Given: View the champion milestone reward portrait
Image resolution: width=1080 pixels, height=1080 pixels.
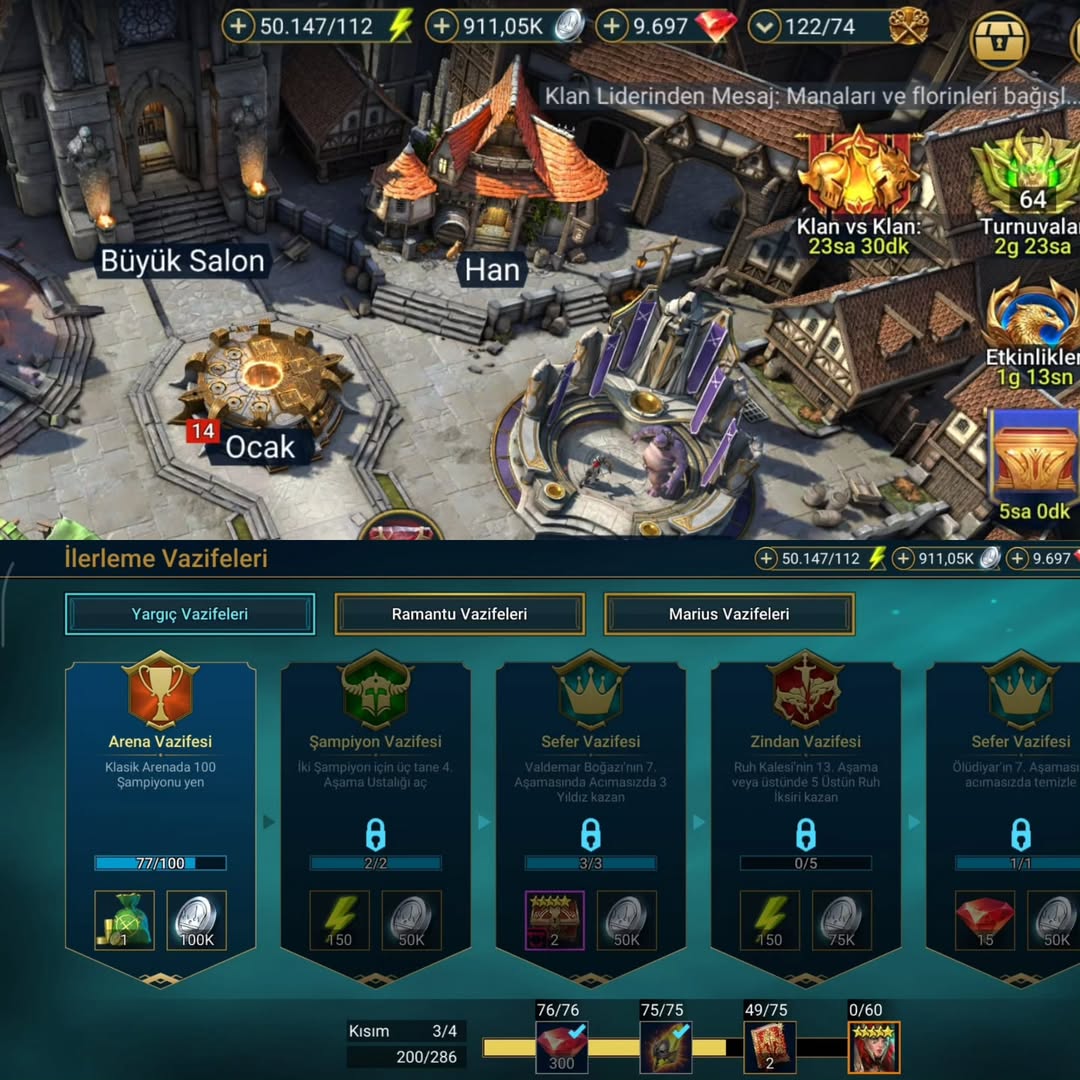Looking at the screenshot, I should (x=874, y=1047).
